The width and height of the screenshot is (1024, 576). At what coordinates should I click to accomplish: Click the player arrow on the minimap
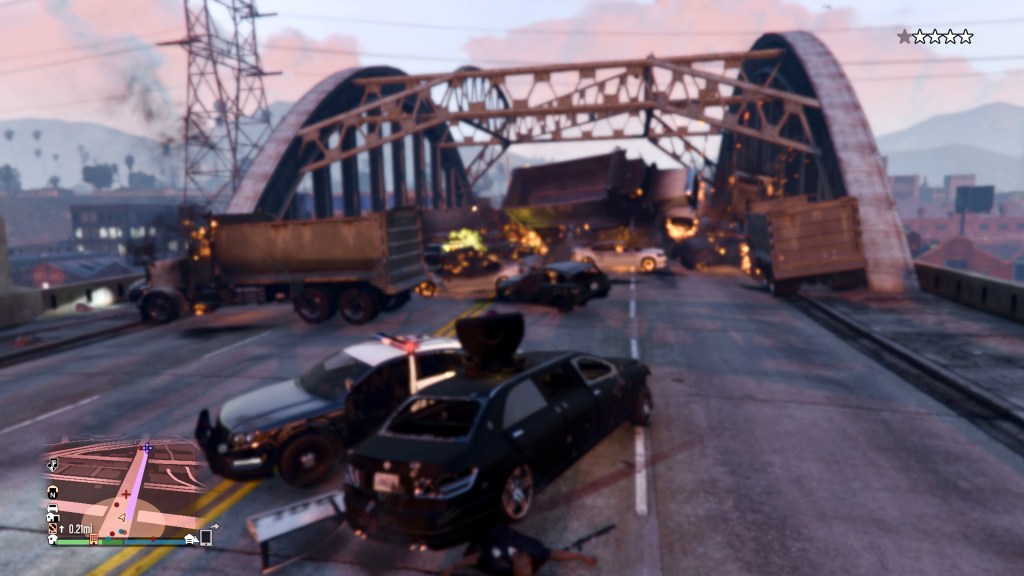tap(122, 518)
